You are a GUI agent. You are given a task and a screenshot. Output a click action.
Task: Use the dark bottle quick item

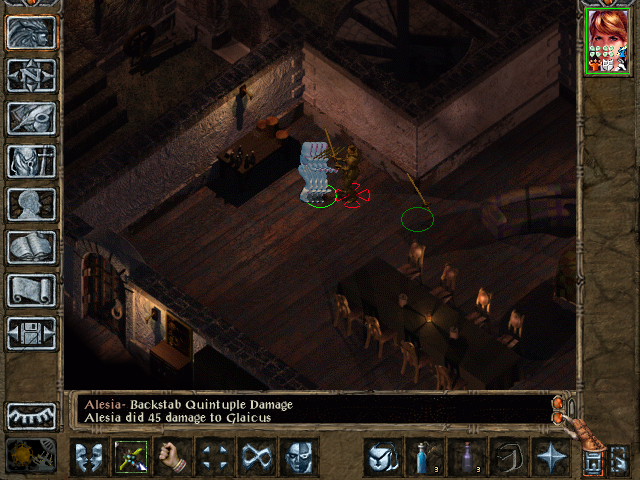tap(466, 458)
